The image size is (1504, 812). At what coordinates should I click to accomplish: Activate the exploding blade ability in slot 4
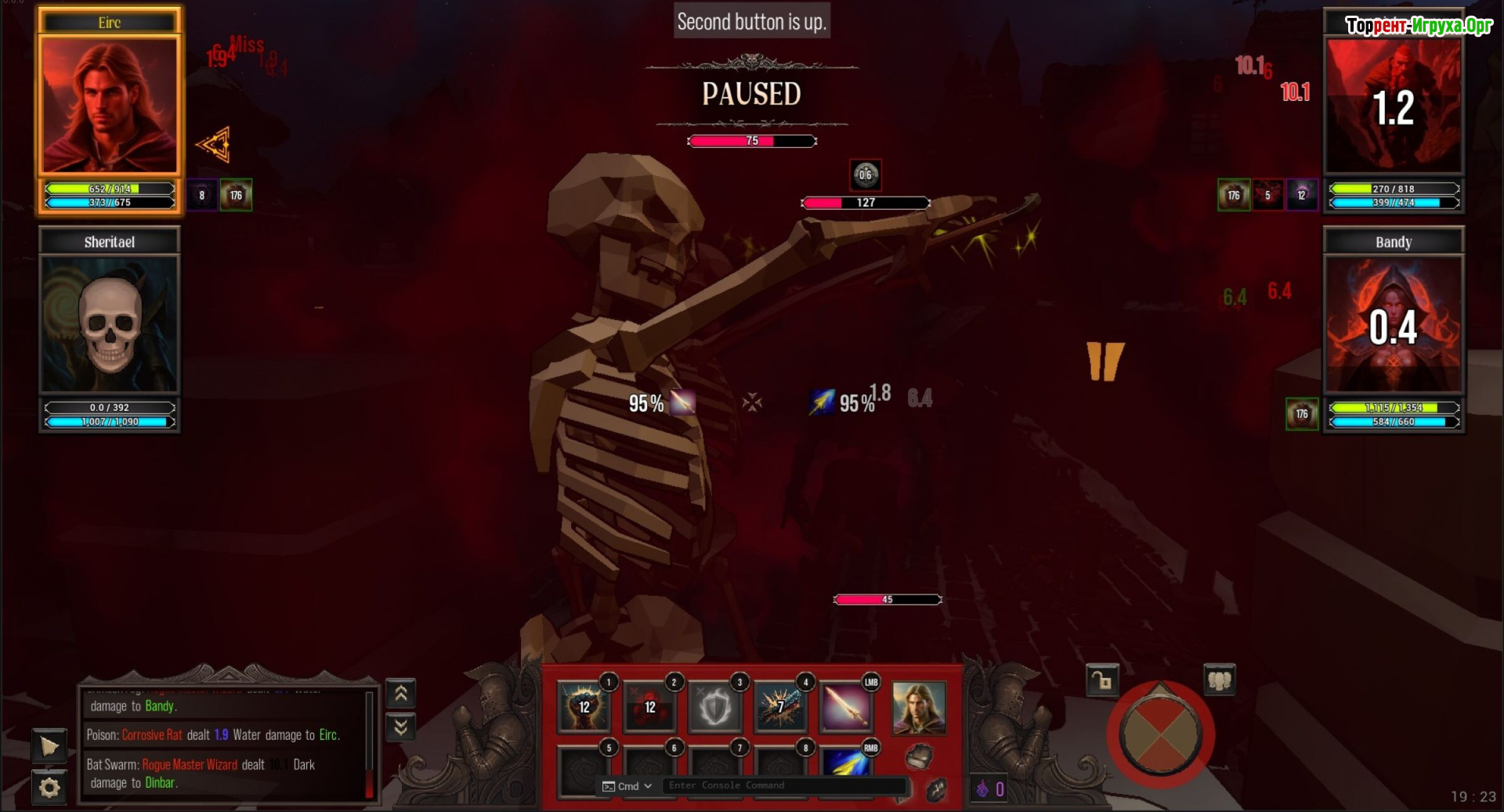(780, 706)
